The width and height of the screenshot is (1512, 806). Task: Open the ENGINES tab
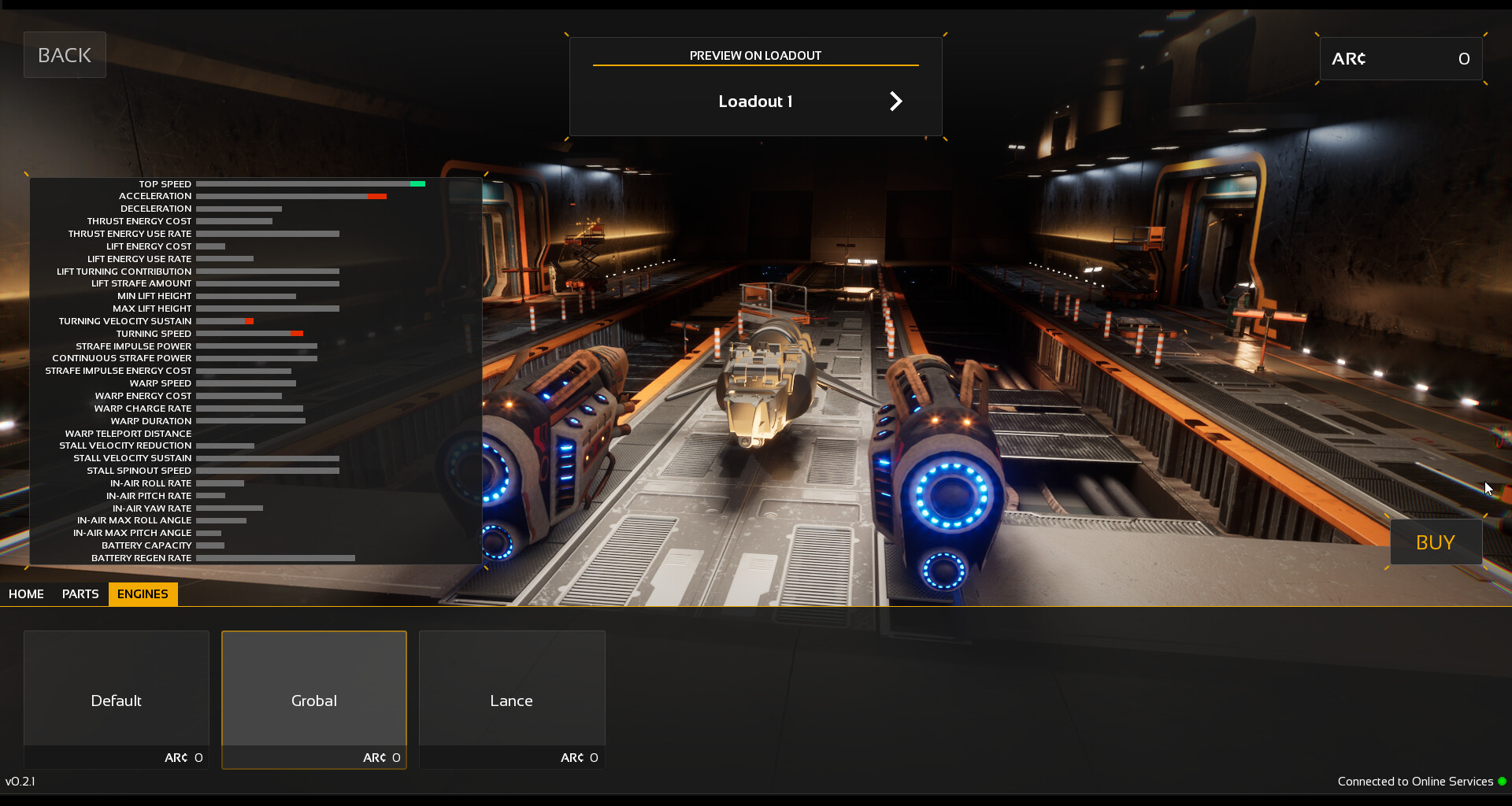pos(143,594)
